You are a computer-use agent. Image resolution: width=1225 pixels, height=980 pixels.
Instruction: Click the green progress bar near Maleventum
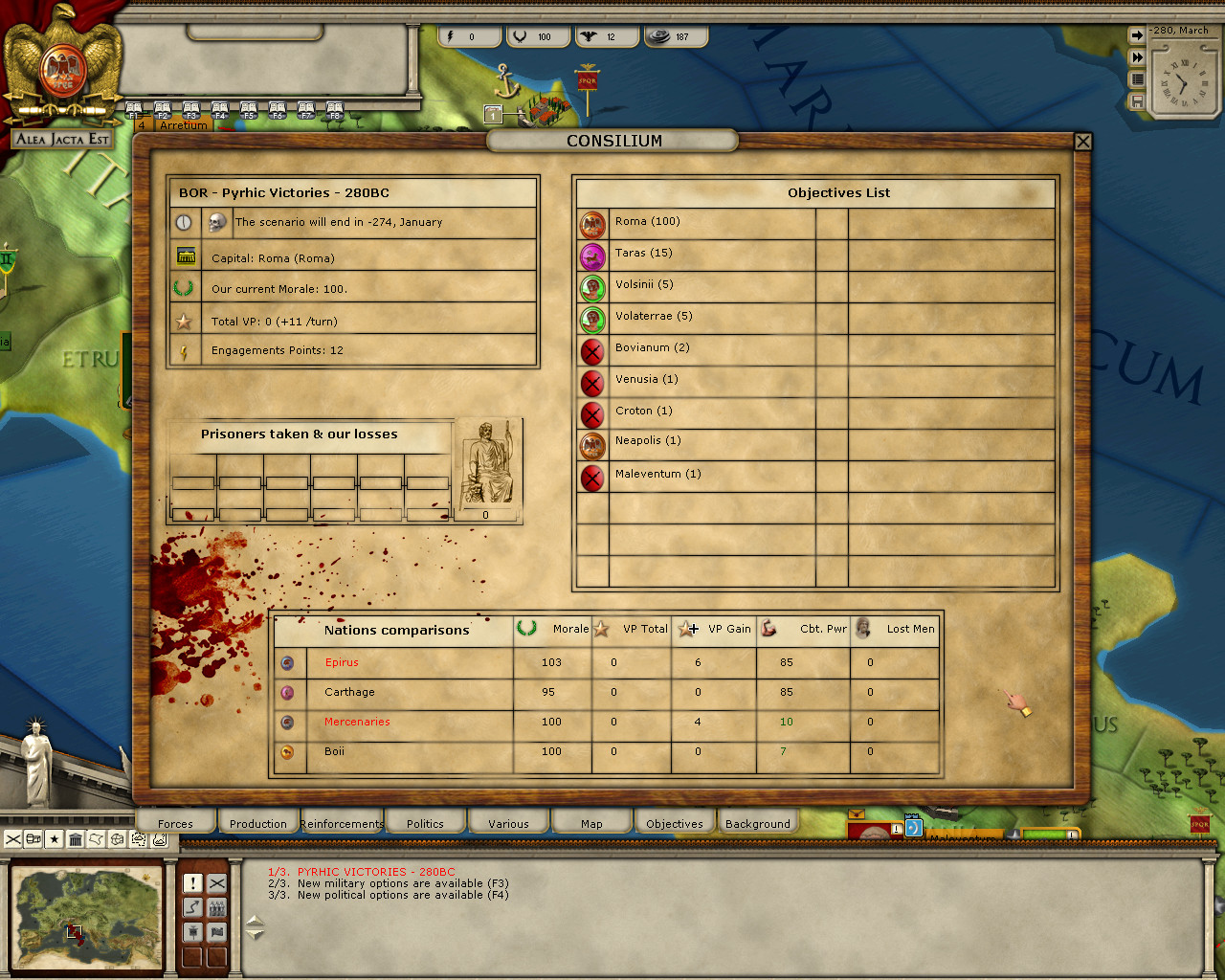pyautogui.click(x=1043, y=833)
